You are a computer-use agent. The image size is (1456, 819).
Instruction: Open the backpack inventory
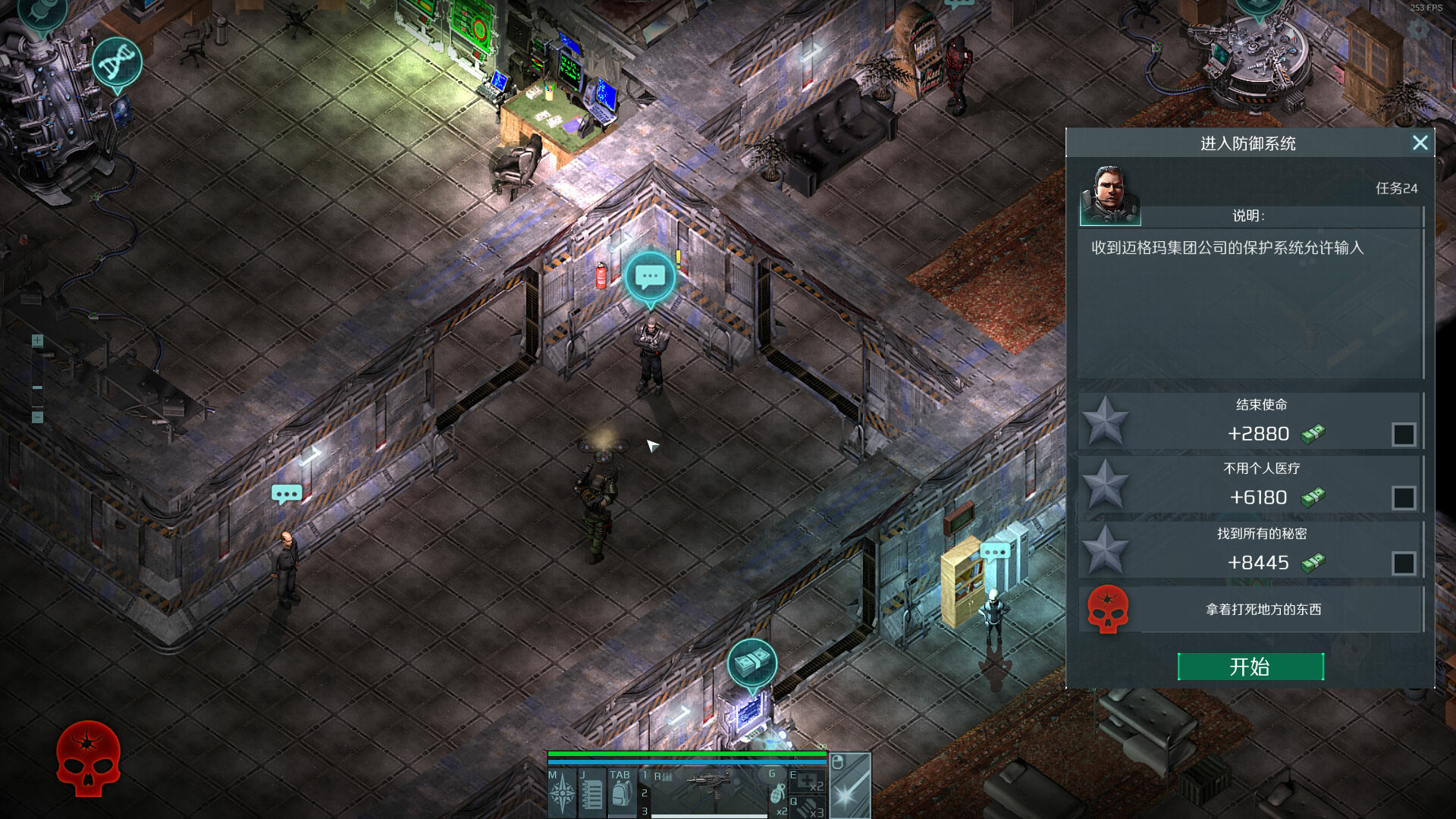coord(621,792)
